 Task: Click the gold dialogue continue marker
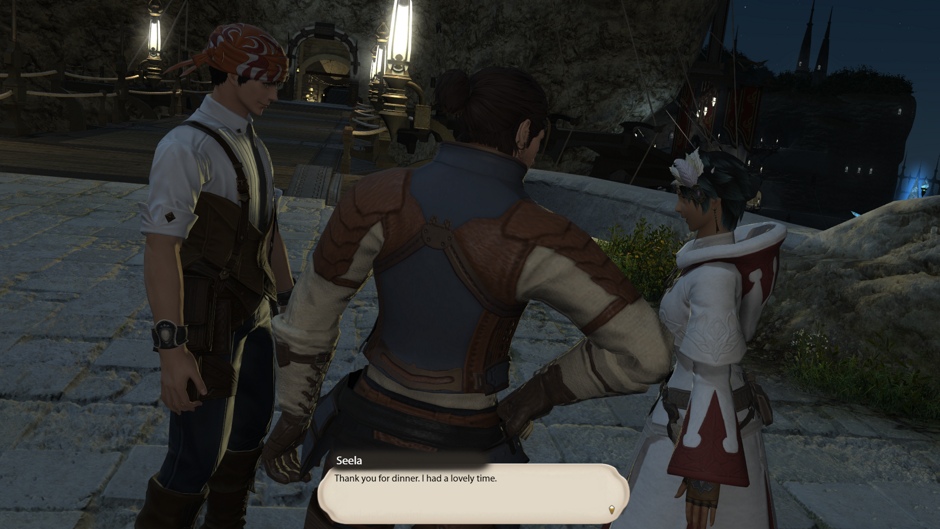tap(612, 510)
